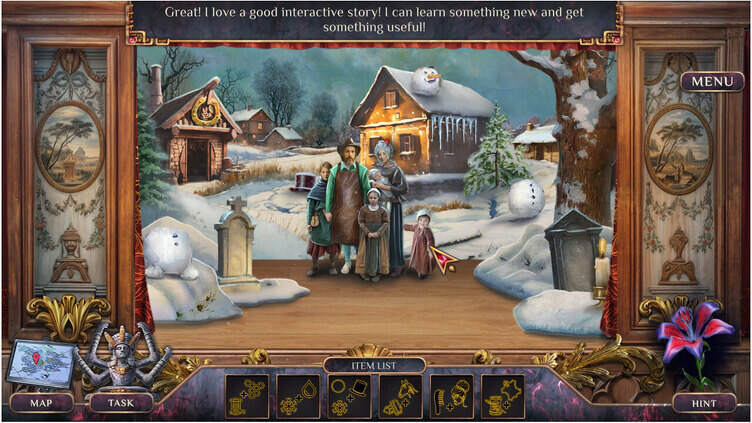Image resolution: width=752 pixels, height=423 pixels.
Task: Select the comb and woman's head slot
Action: 451,396
